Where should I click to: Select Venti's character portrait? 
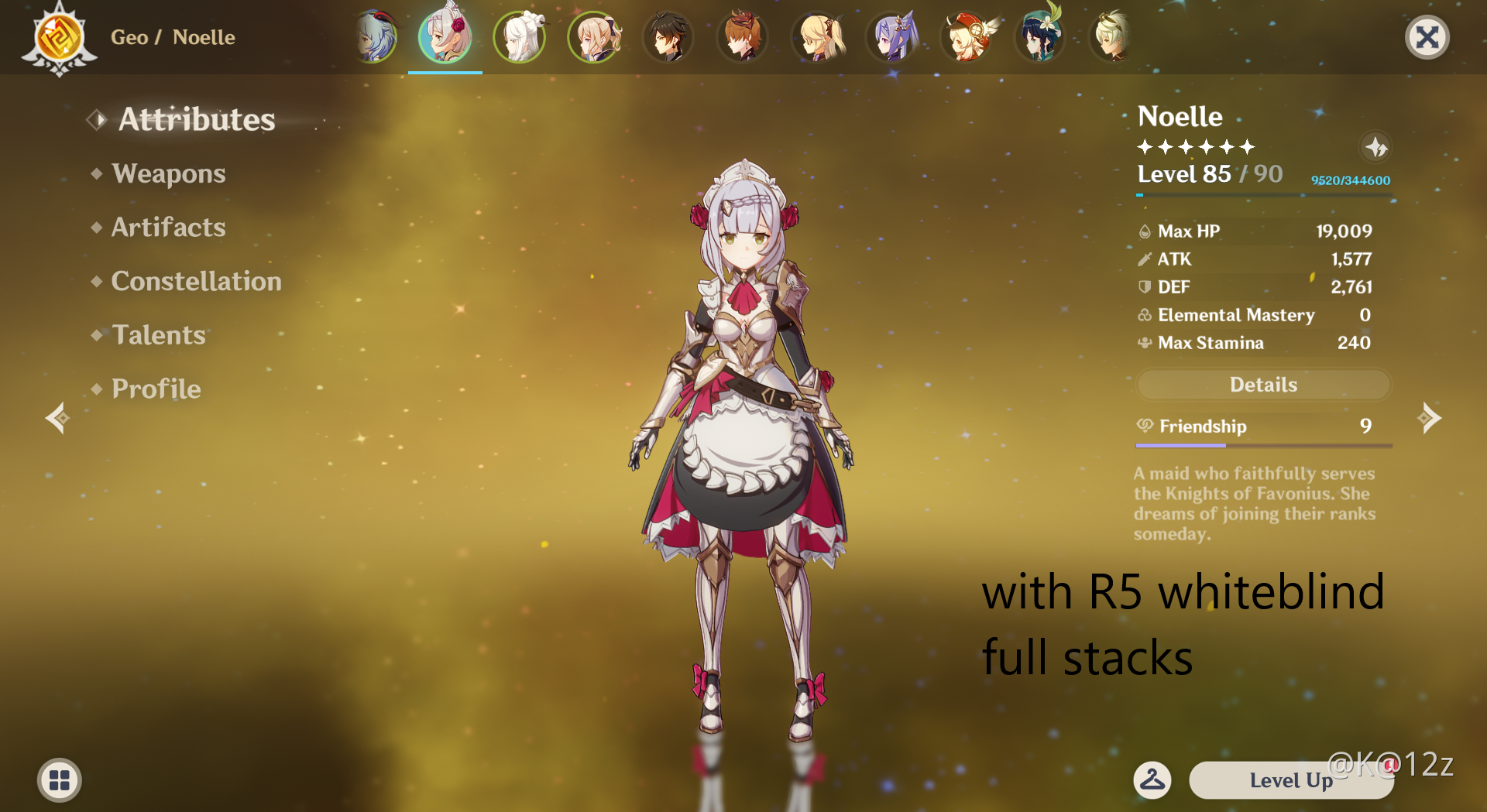[x=1039, y=36]
